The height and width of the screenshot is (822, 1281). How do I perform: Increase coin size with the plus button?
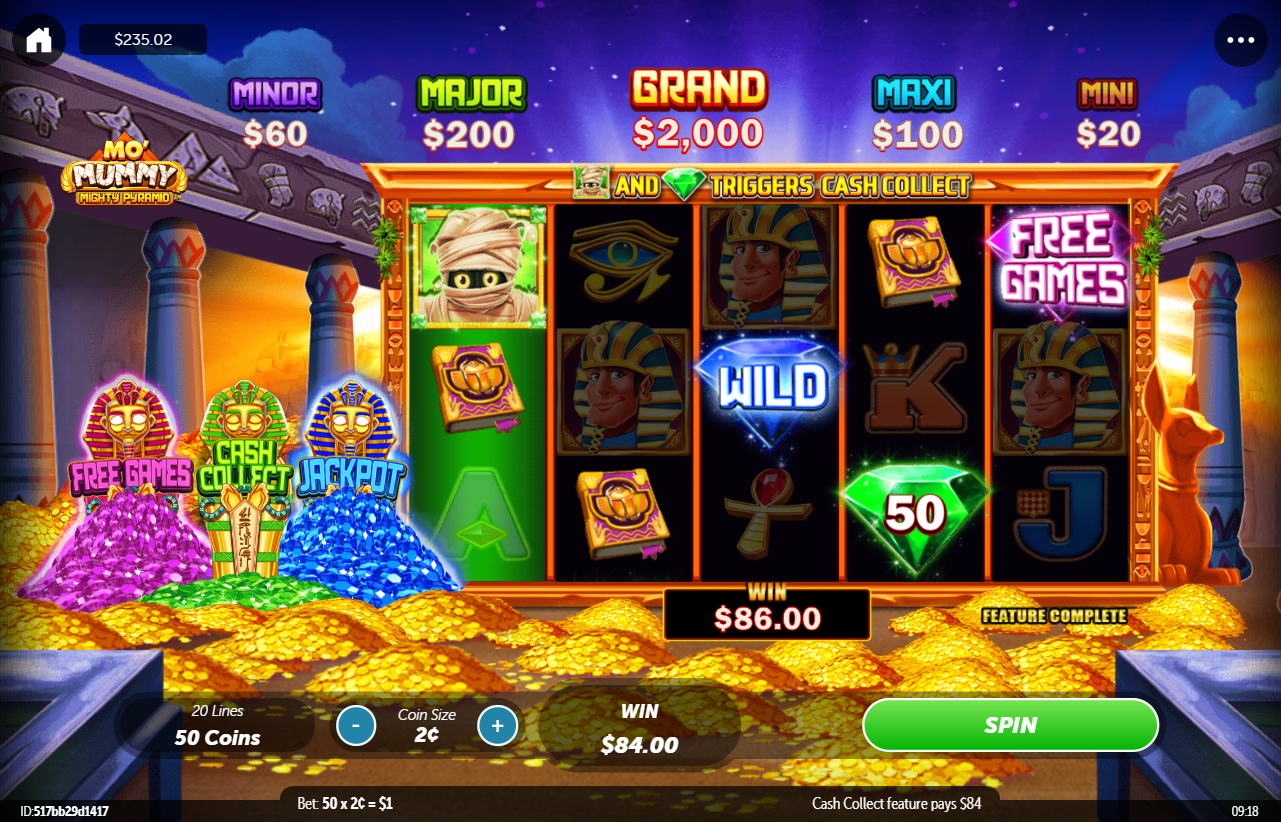498,726
